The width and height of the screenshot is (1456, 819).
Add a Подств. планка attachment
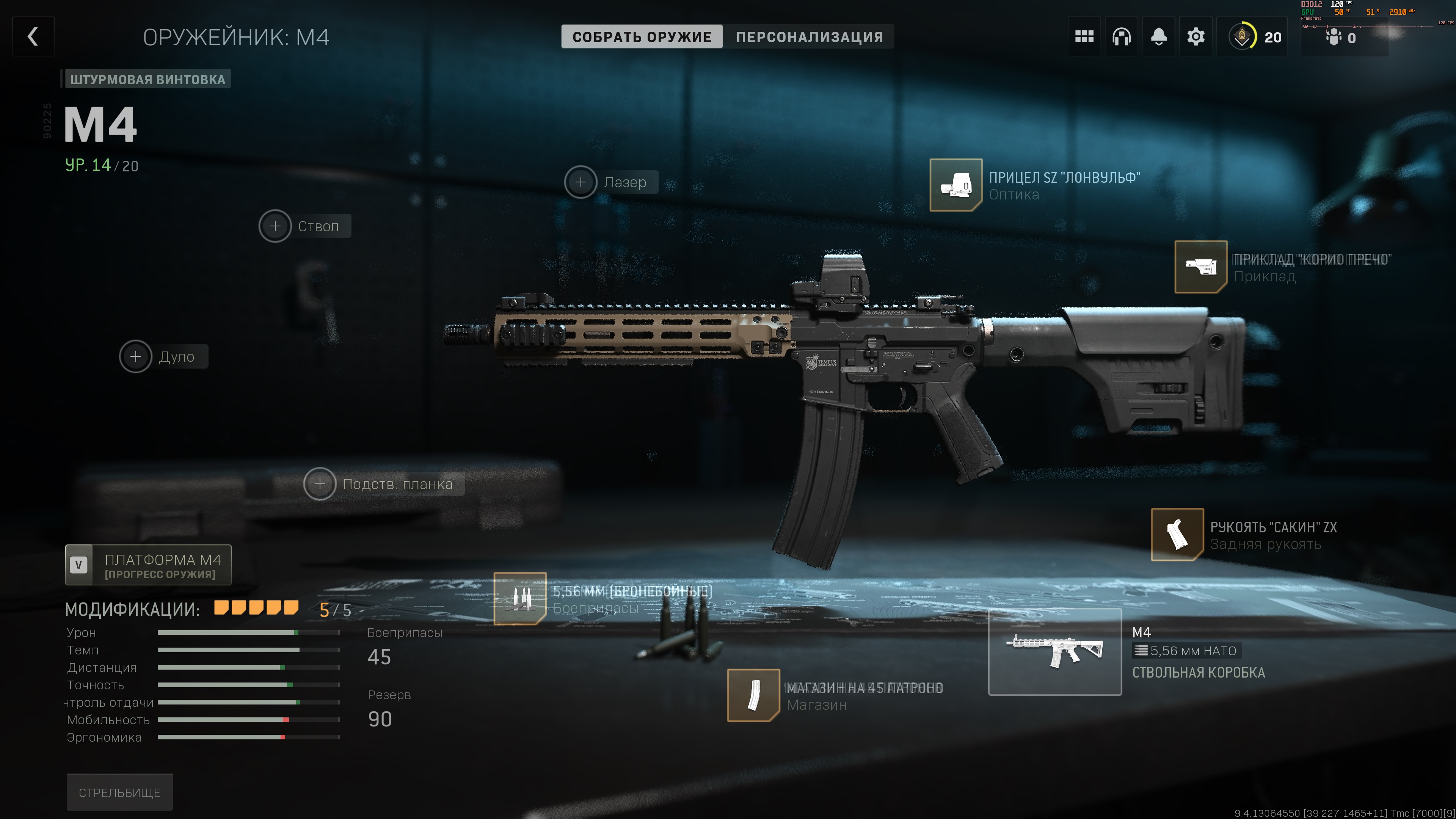320,484
